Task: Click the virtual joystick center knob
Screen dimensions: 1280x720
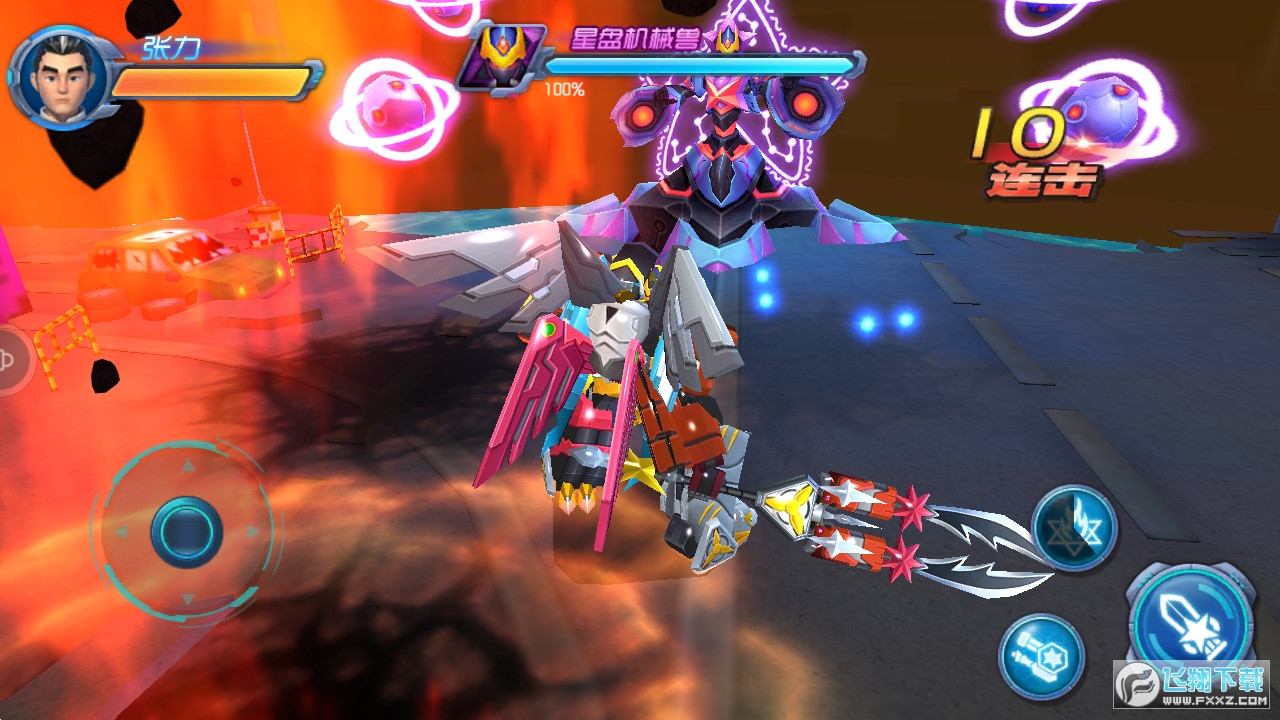Action: [x=186, y=531]
